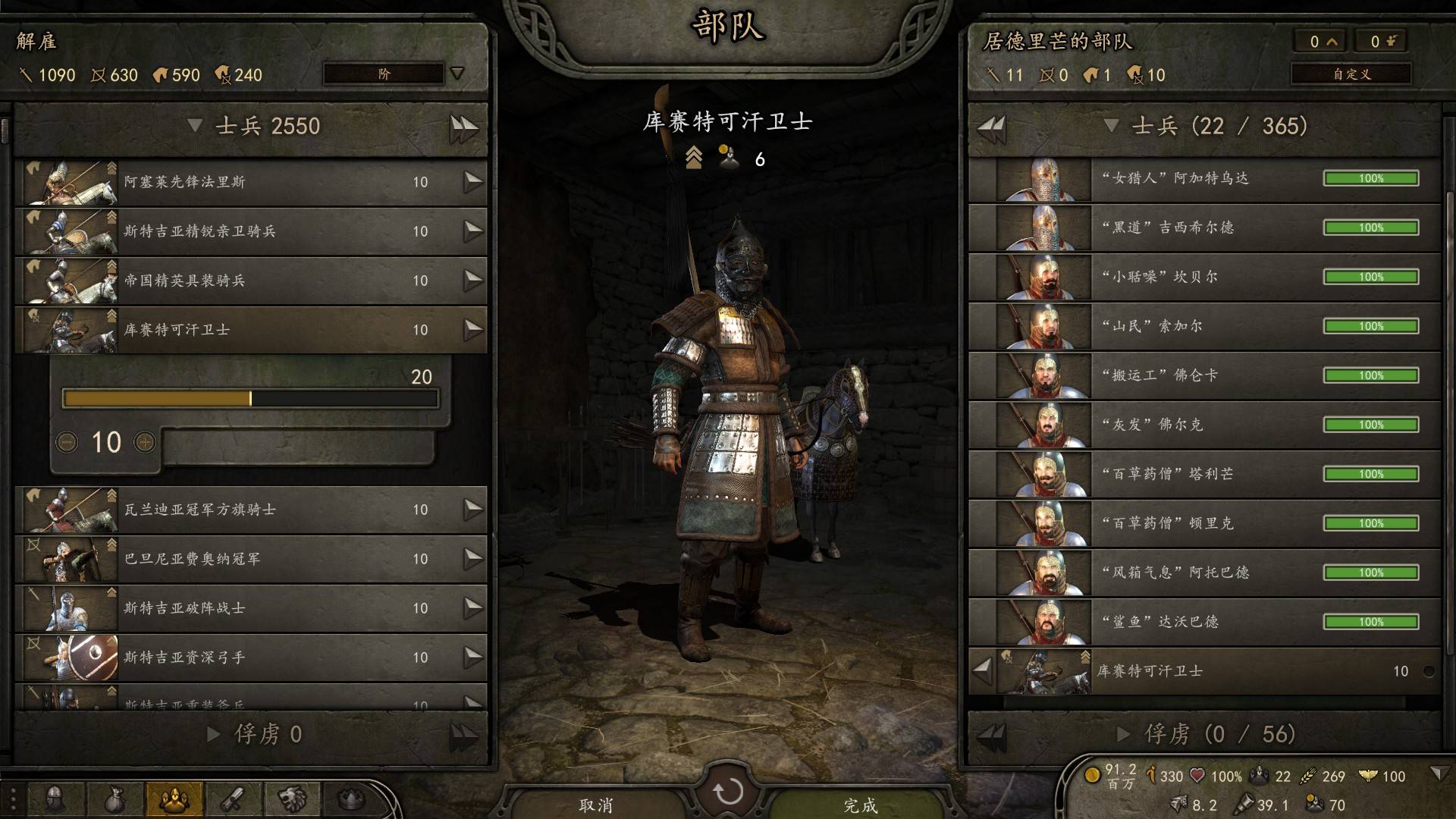The width and height of the screenshot is (1456, 819).
Task: Increase the troop amount with plus button
Action: pos(144,441)
